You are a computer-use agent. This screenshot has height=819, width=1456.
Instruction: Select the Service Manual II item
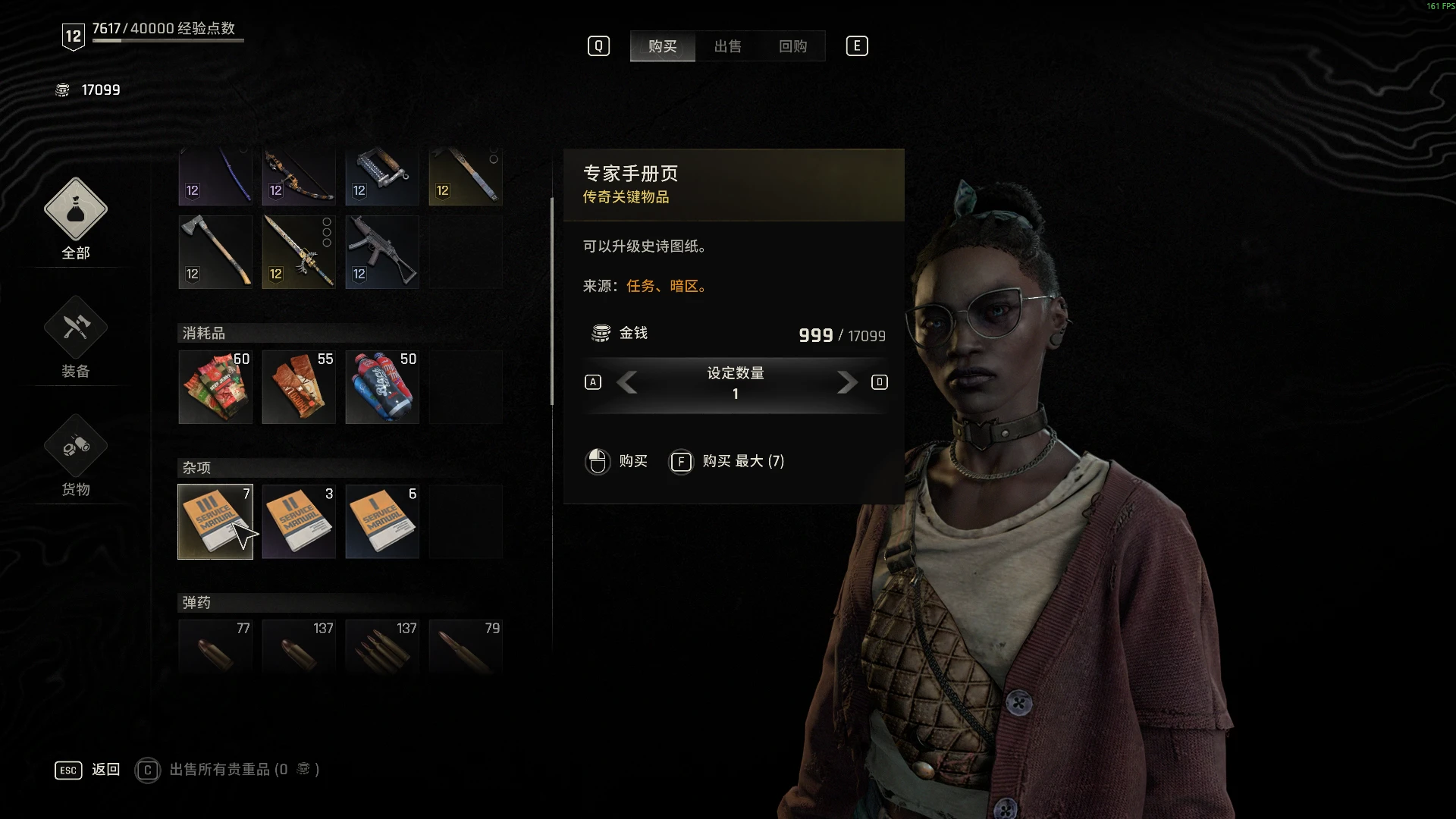tap(299, 522)
